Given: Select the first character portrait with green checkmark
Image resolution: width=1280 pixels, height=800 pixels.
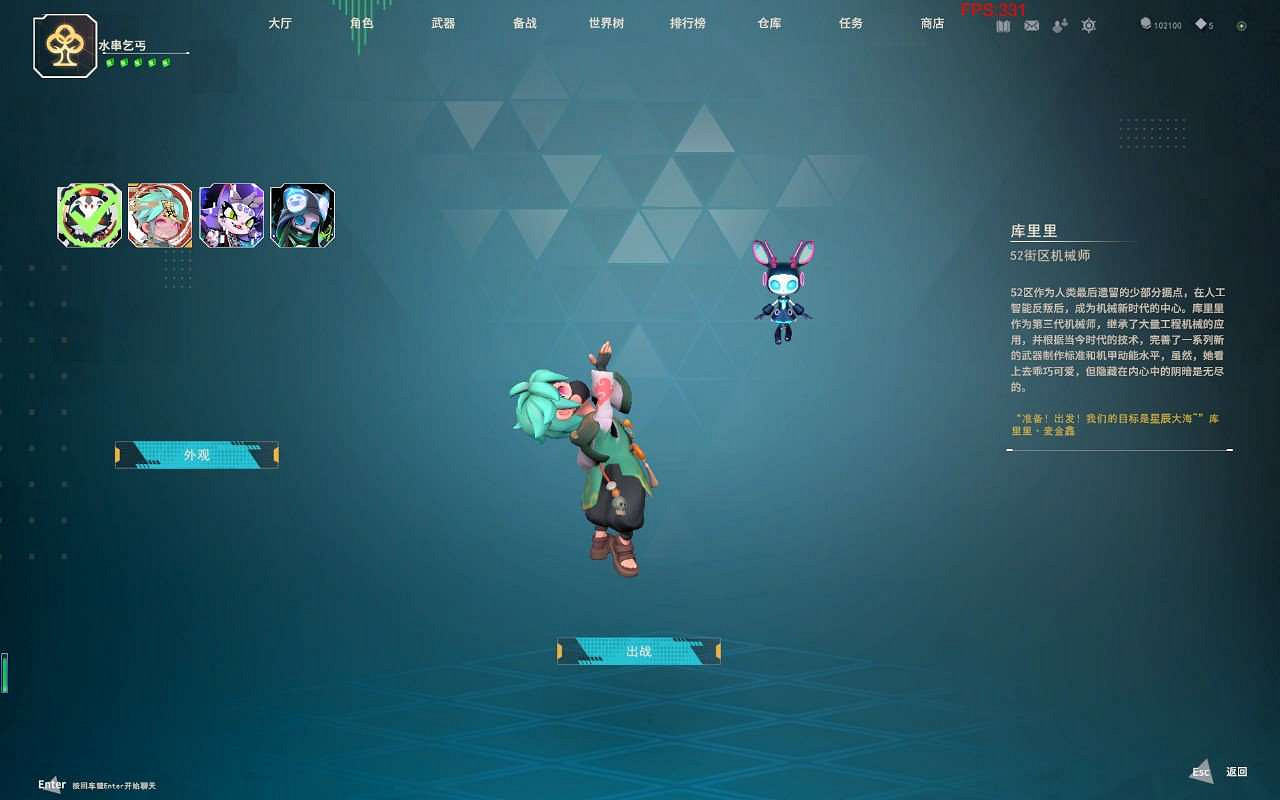Looking at the screenshot, I should click(x=88, y=214).
